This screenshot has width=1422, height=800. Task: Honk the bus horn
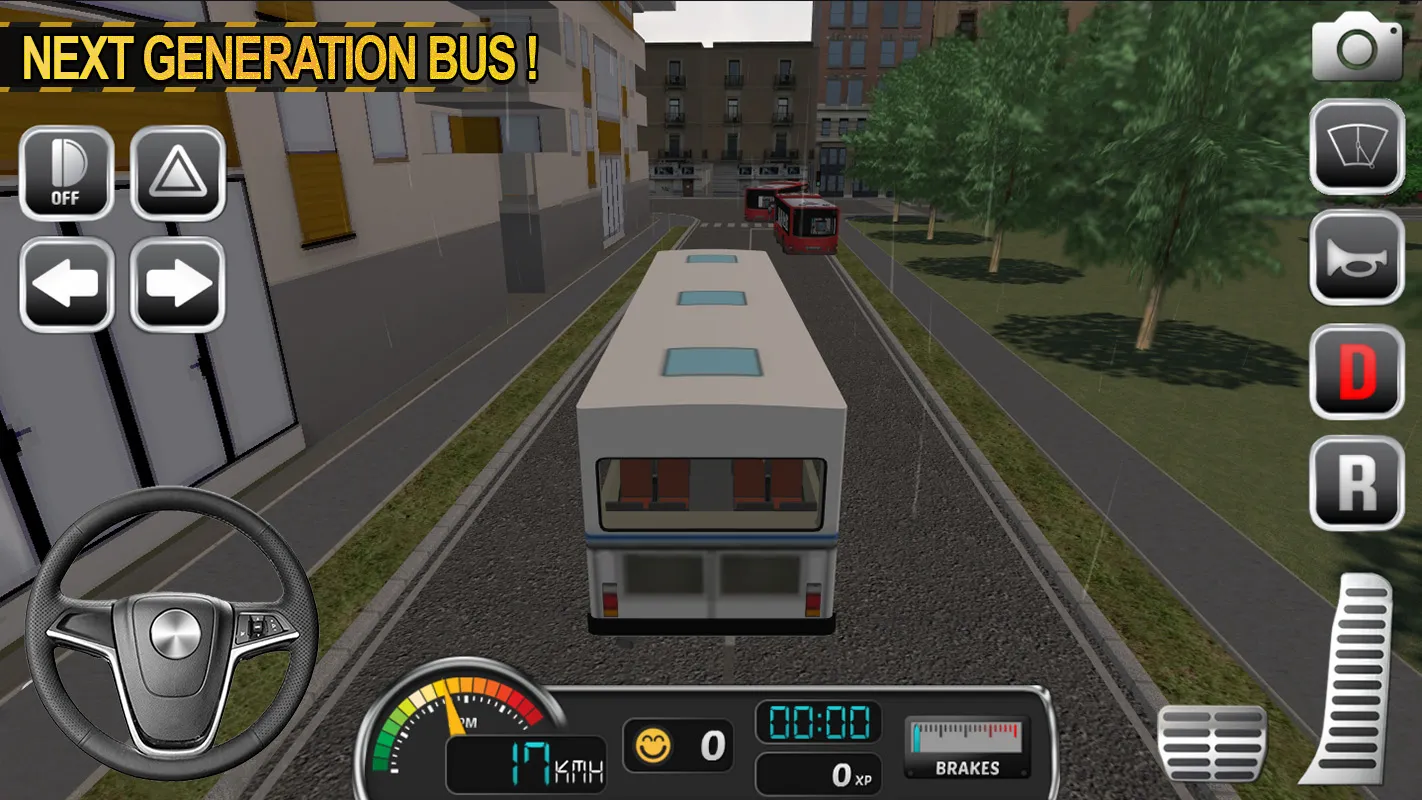click(1356, 260)
